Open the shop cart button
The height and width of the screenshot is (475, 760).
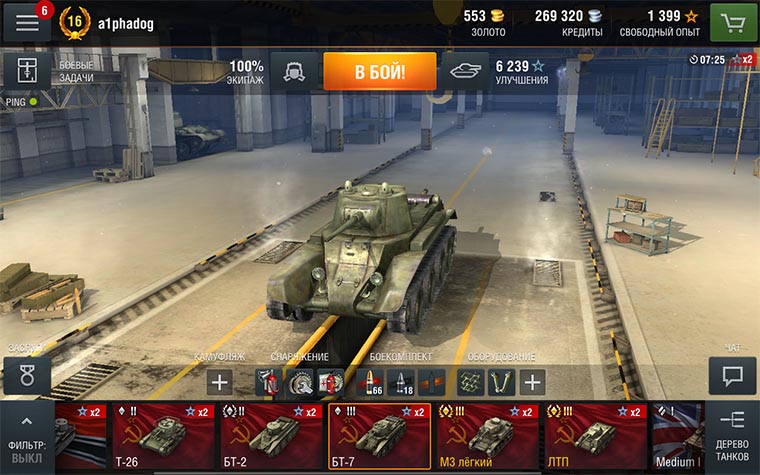[733, 21]
